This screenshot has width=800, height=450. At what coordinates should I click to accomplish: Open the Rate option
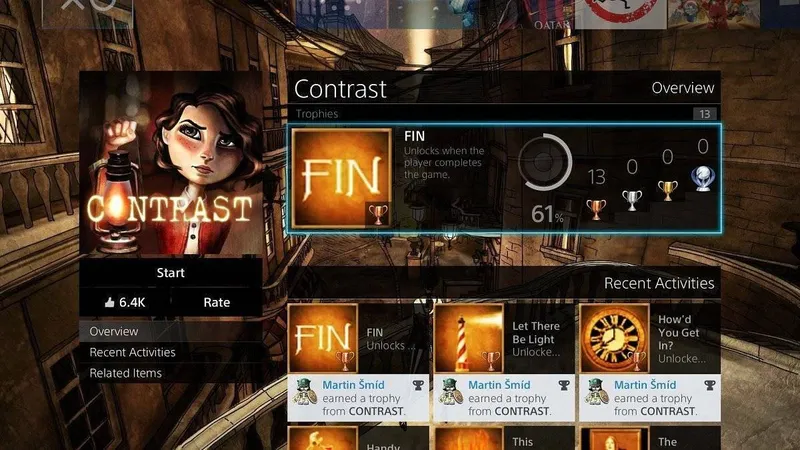(216, 302)
